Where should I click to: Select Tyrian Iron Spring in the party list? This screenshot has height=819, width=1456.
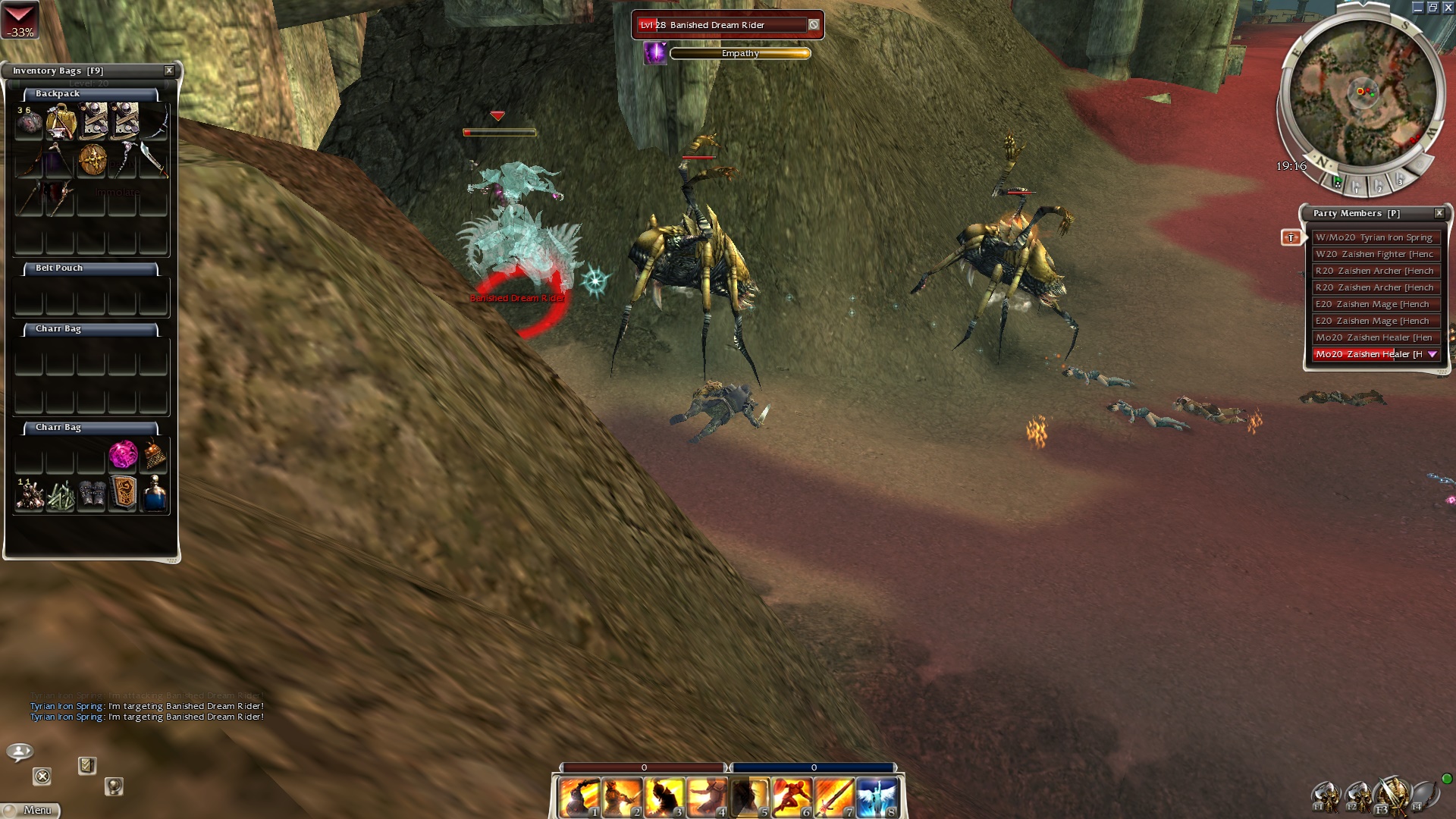click(1374, 237)
